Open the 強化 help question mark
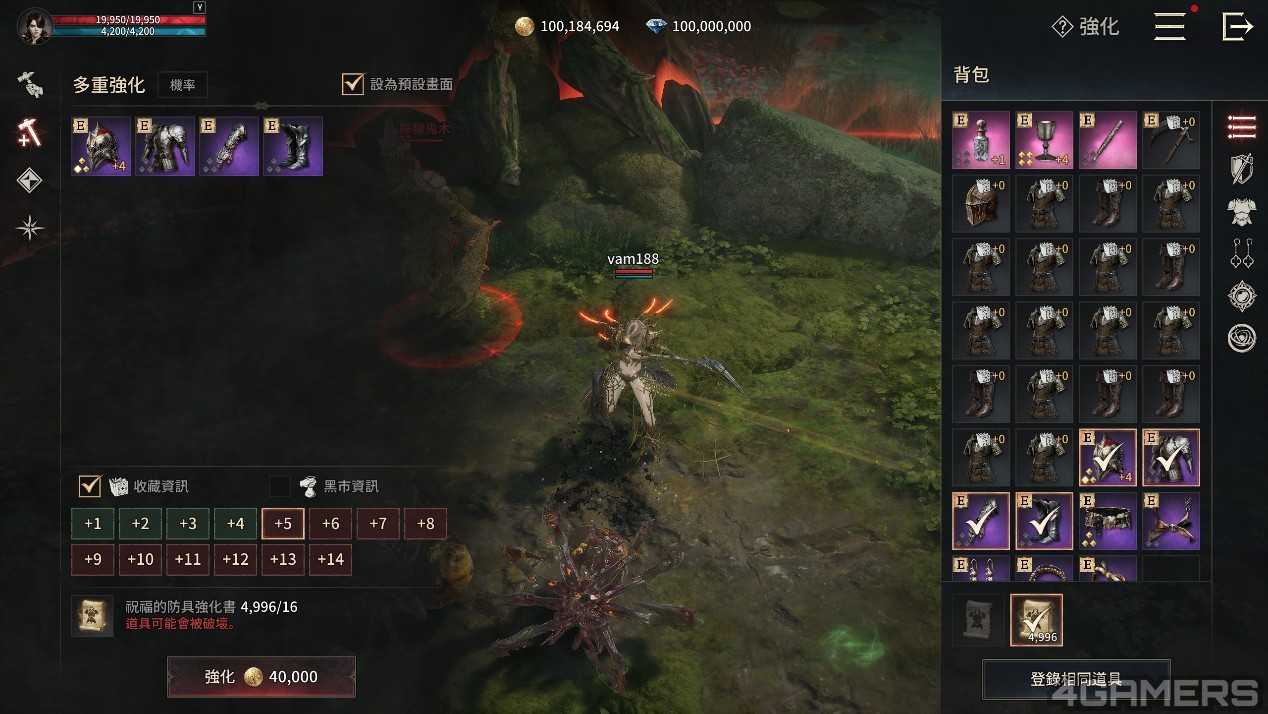The width and height of the screenshot is (1268, 714). point(1063,27)
